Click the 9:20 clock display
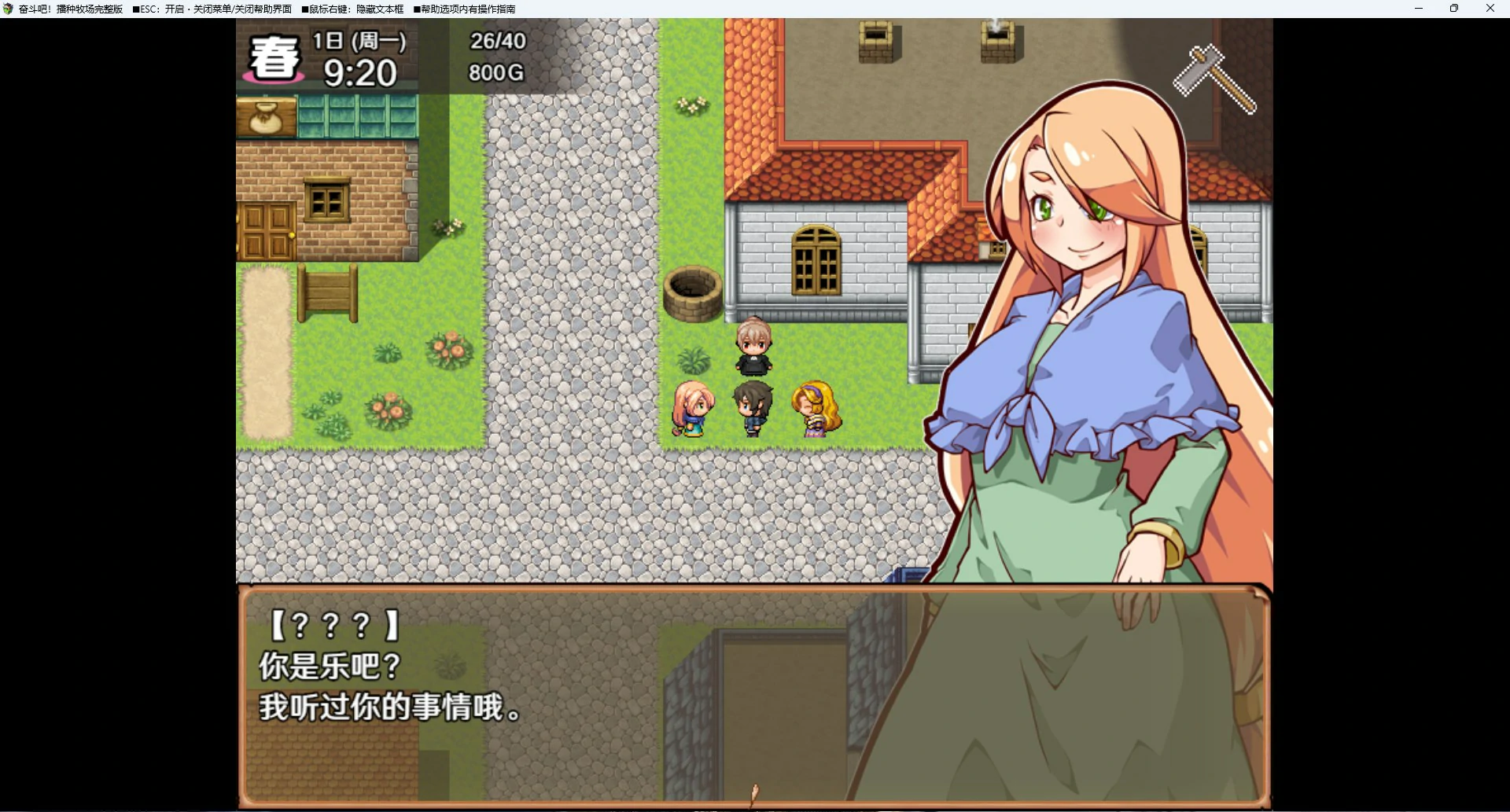This screenshot has height=812, width=1510. [361, 73]
